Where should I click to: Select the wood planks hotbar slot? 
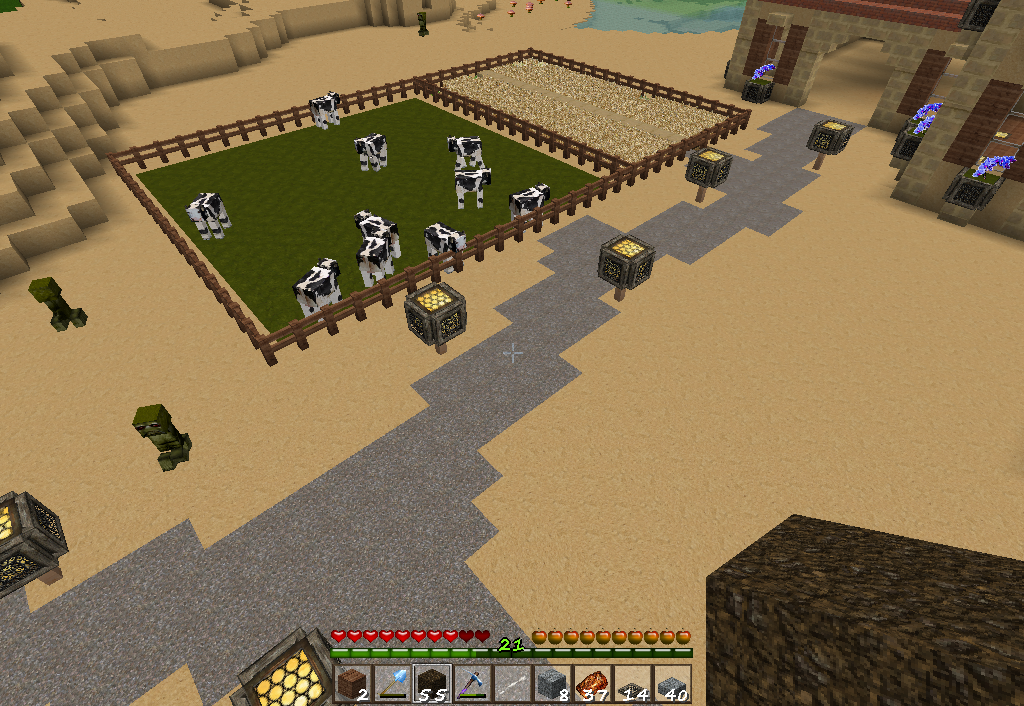[x=352, y=685]
